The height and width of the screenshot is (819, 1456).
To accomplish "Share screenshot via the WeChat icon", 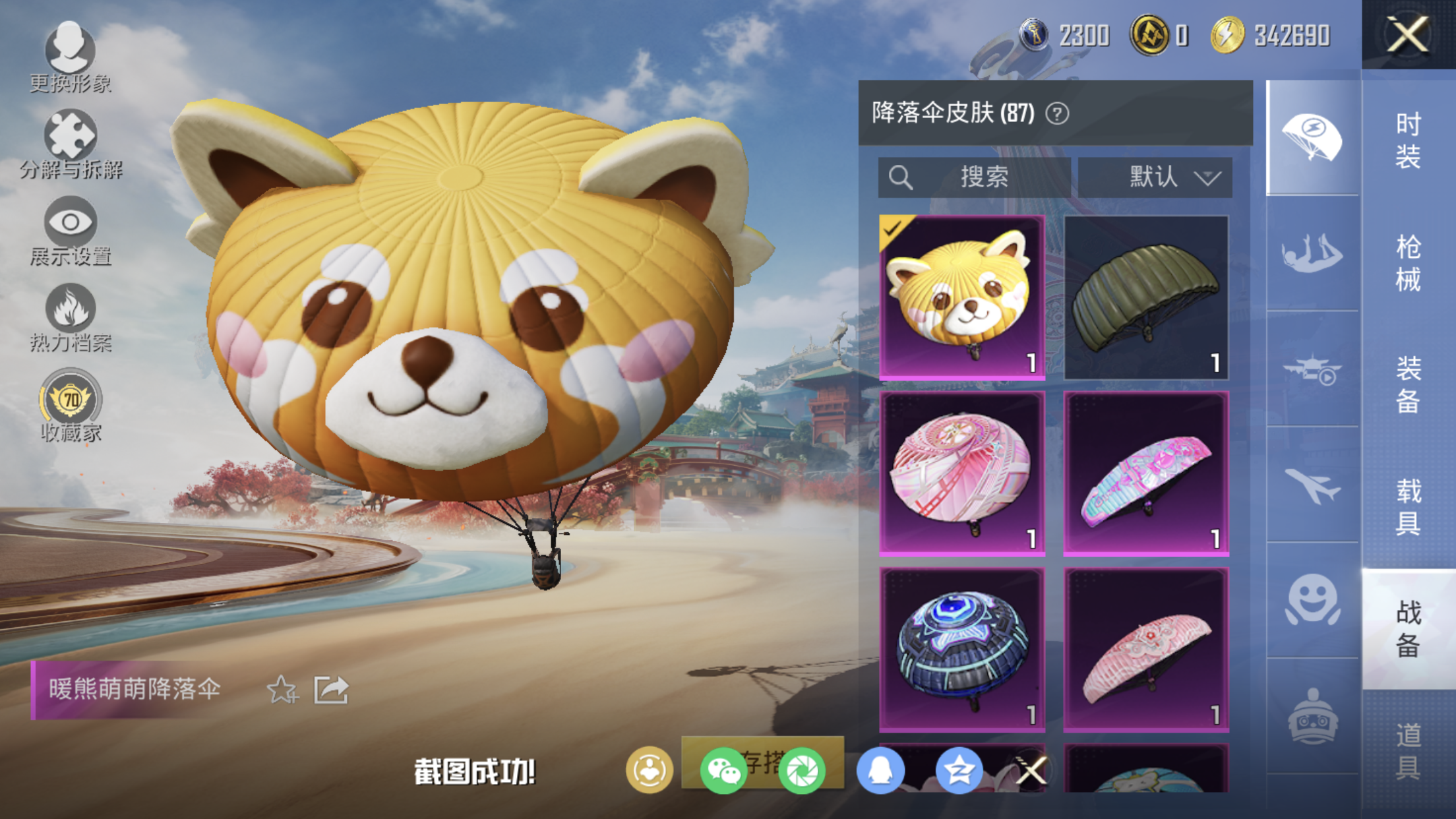I will tap(723, 771).
